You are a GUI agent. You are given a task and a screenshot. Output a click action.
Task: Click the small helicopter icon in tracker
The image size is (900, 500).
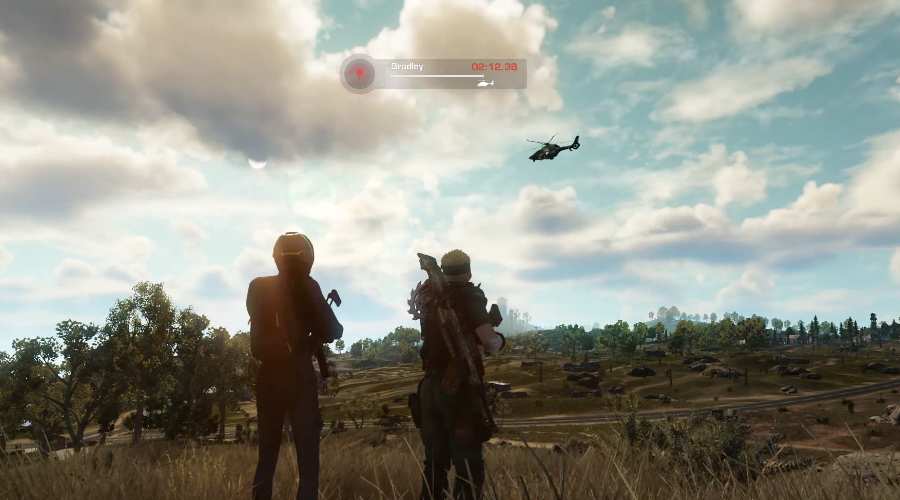point(486,83)
